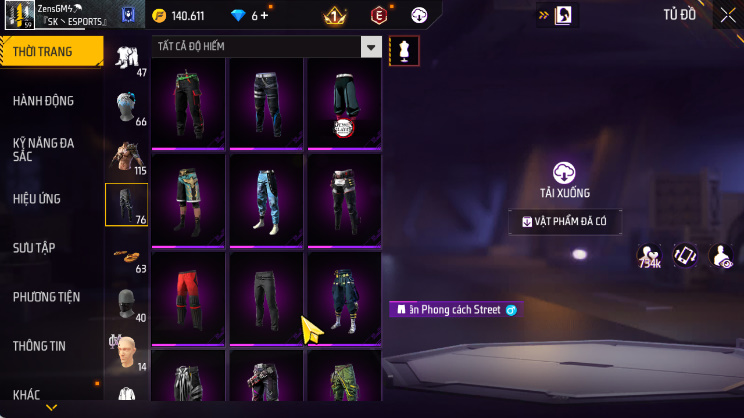Click the mannequin preview icon
Viewport: 744px width, 418px height.
[404, 49]
